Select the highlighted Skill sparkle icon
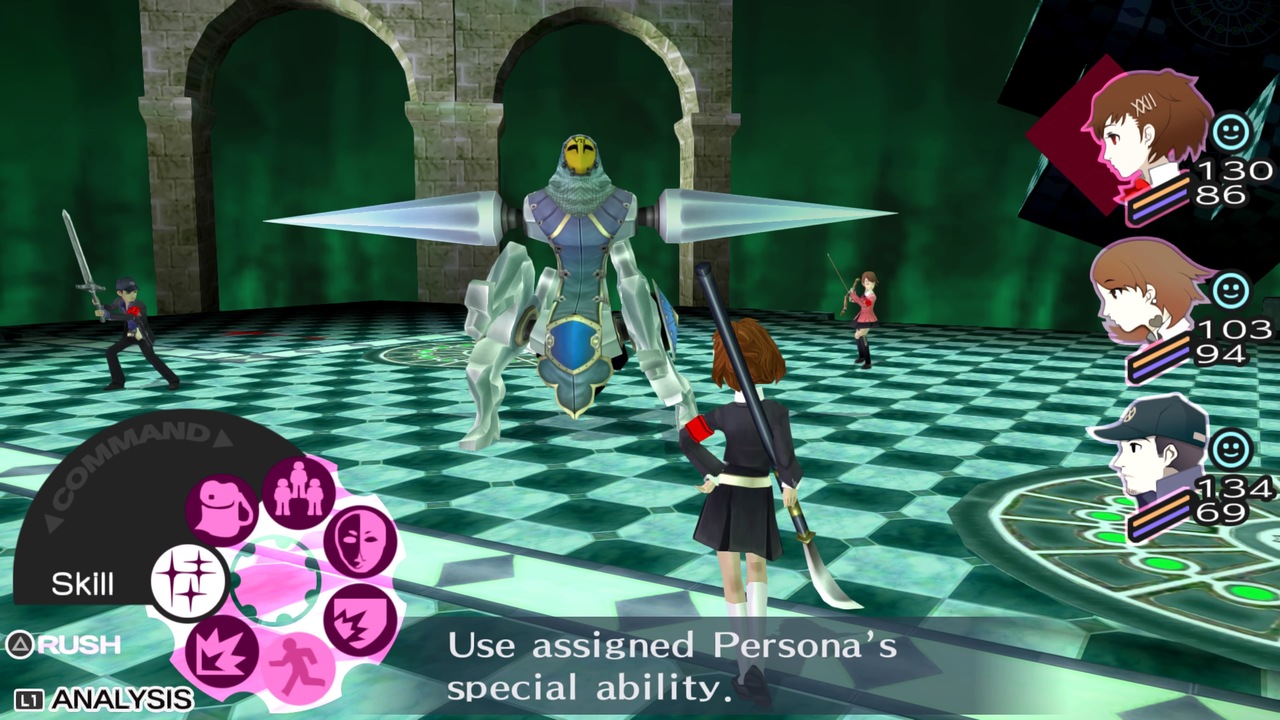This screenshot has width=1280, height=720. point(191,580)
